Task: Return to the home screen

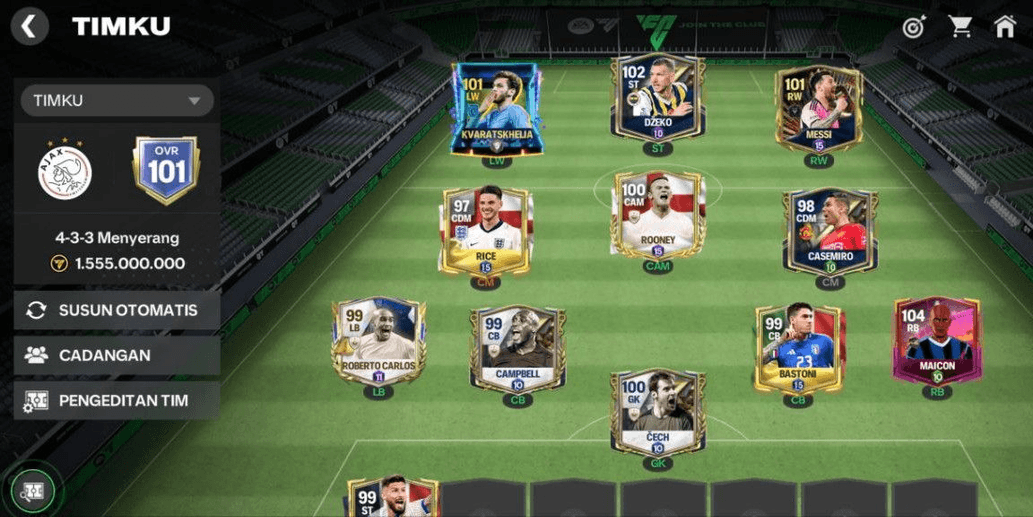Action: tap(1005, 27)
